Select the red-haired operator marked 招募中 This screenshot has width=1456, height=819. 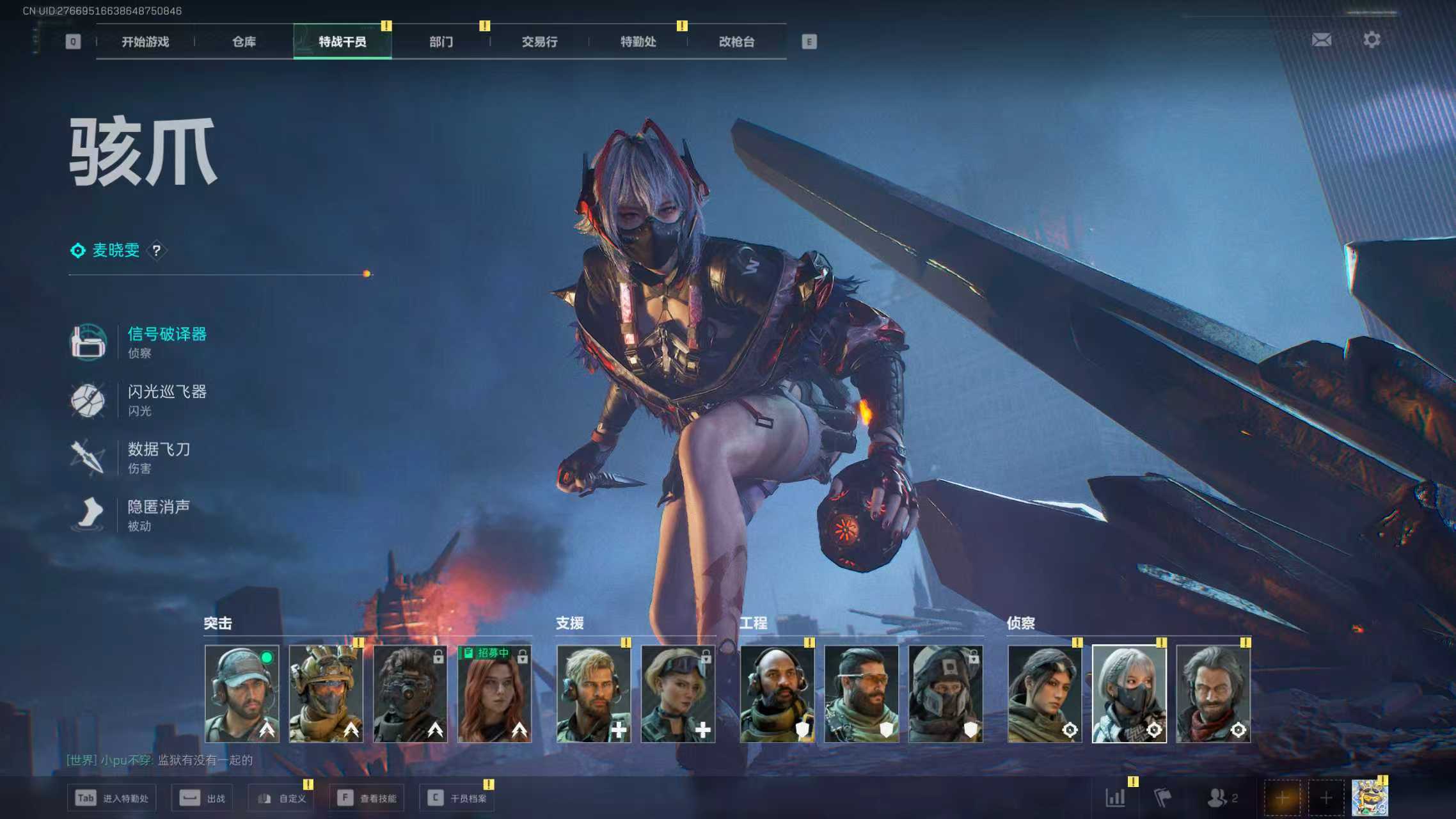pos(495,694)
